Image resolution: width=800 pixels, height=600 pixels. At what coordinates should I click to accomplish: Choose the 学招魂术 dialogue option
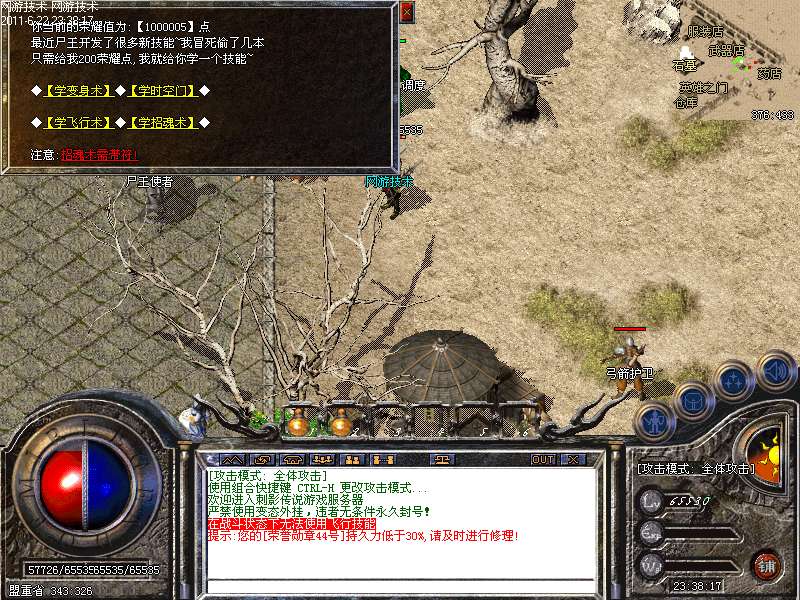pyautogui.click(x=161, y=123)
